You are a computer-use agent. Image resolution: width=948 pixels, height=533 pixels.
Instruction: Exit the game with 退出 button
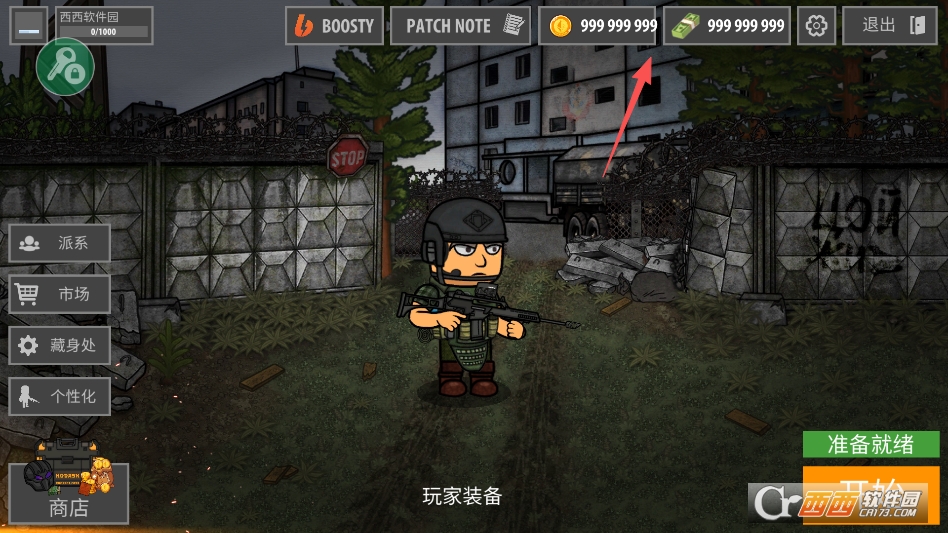pyautogui.click(x=889, y=26)
